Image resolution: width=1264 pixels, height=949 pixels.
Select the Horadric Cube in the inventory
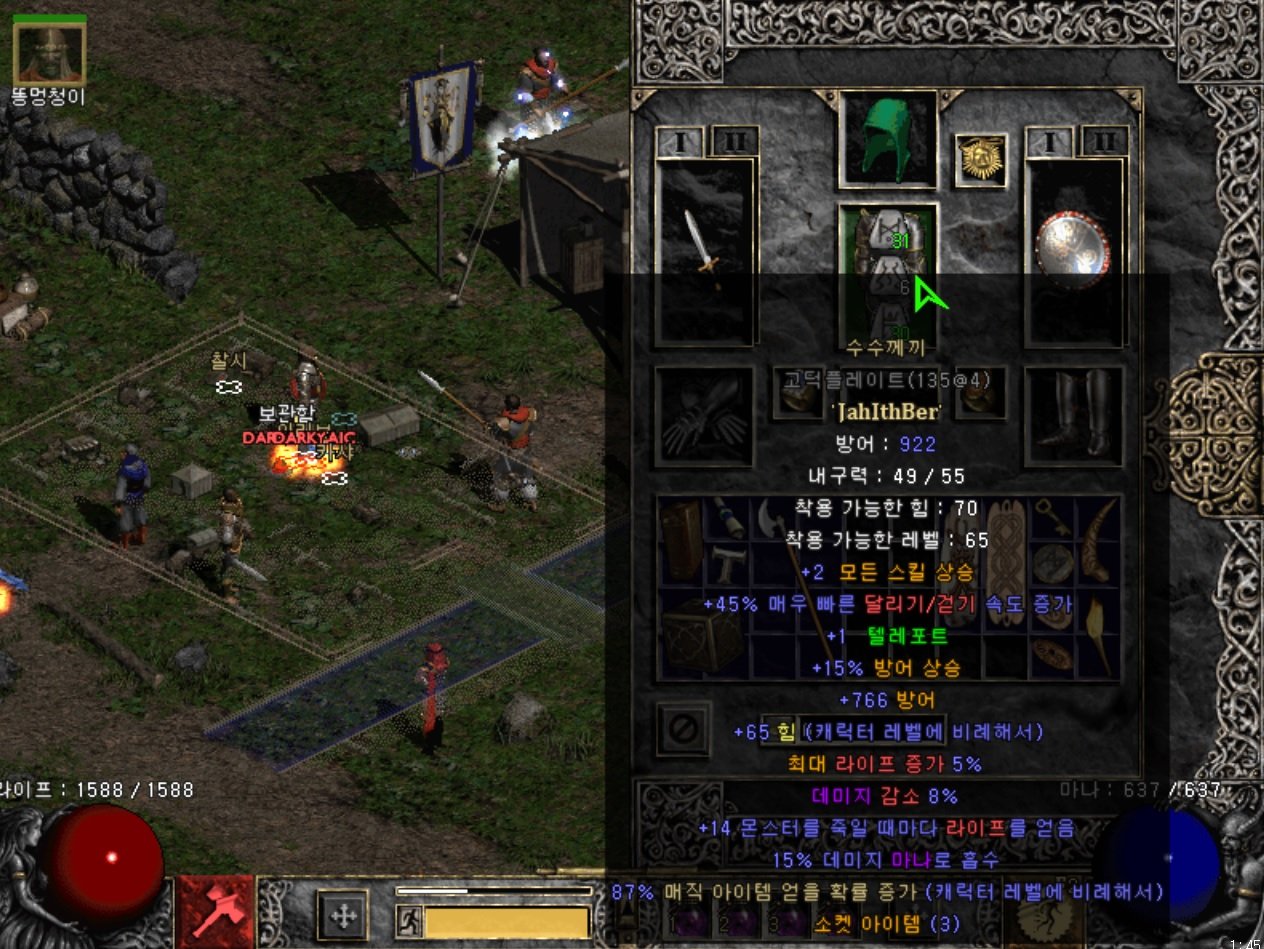tap(702, 636)
